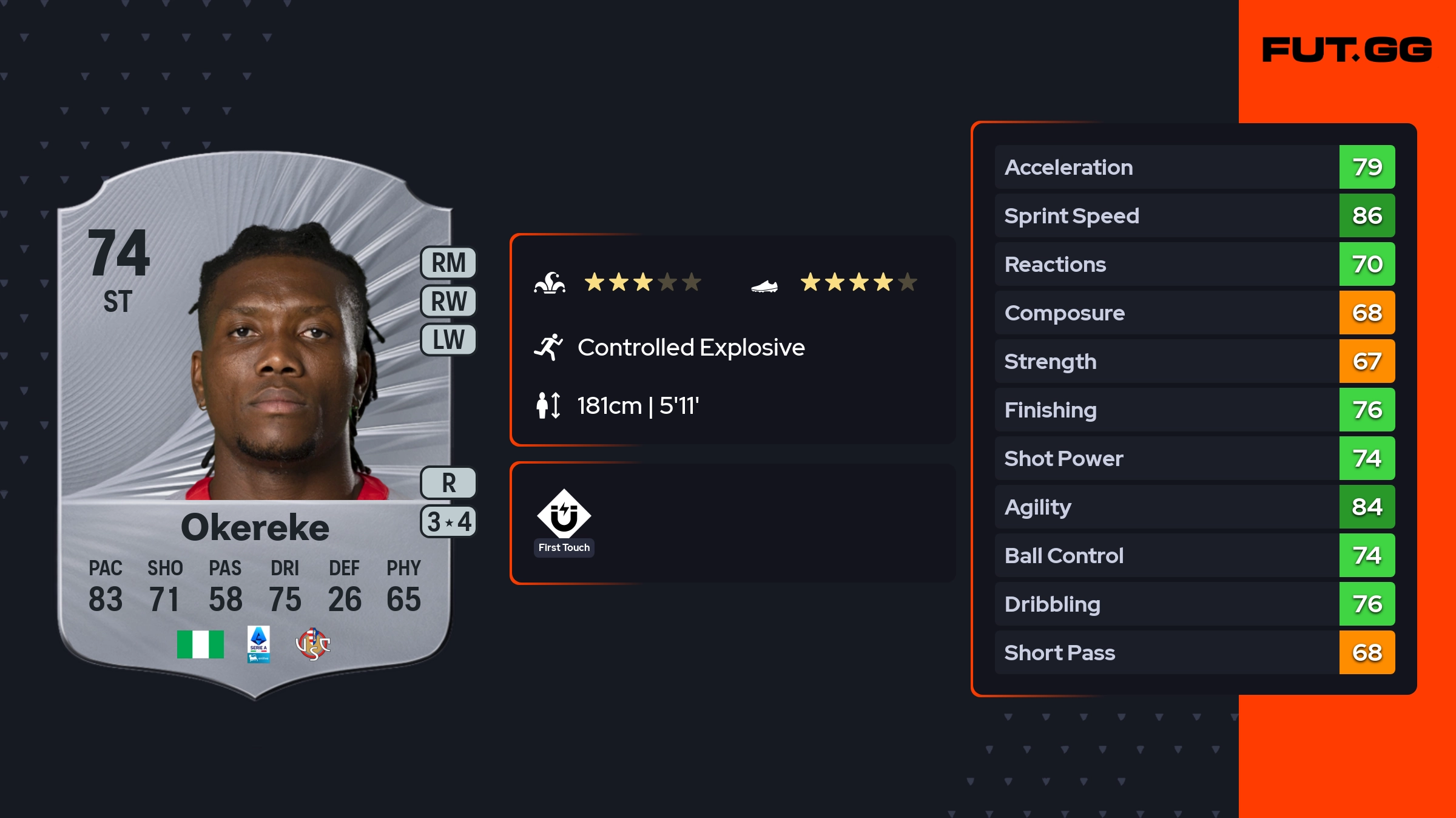
Task: Click the FUT.GG logo
Action: coord(1347,50)
